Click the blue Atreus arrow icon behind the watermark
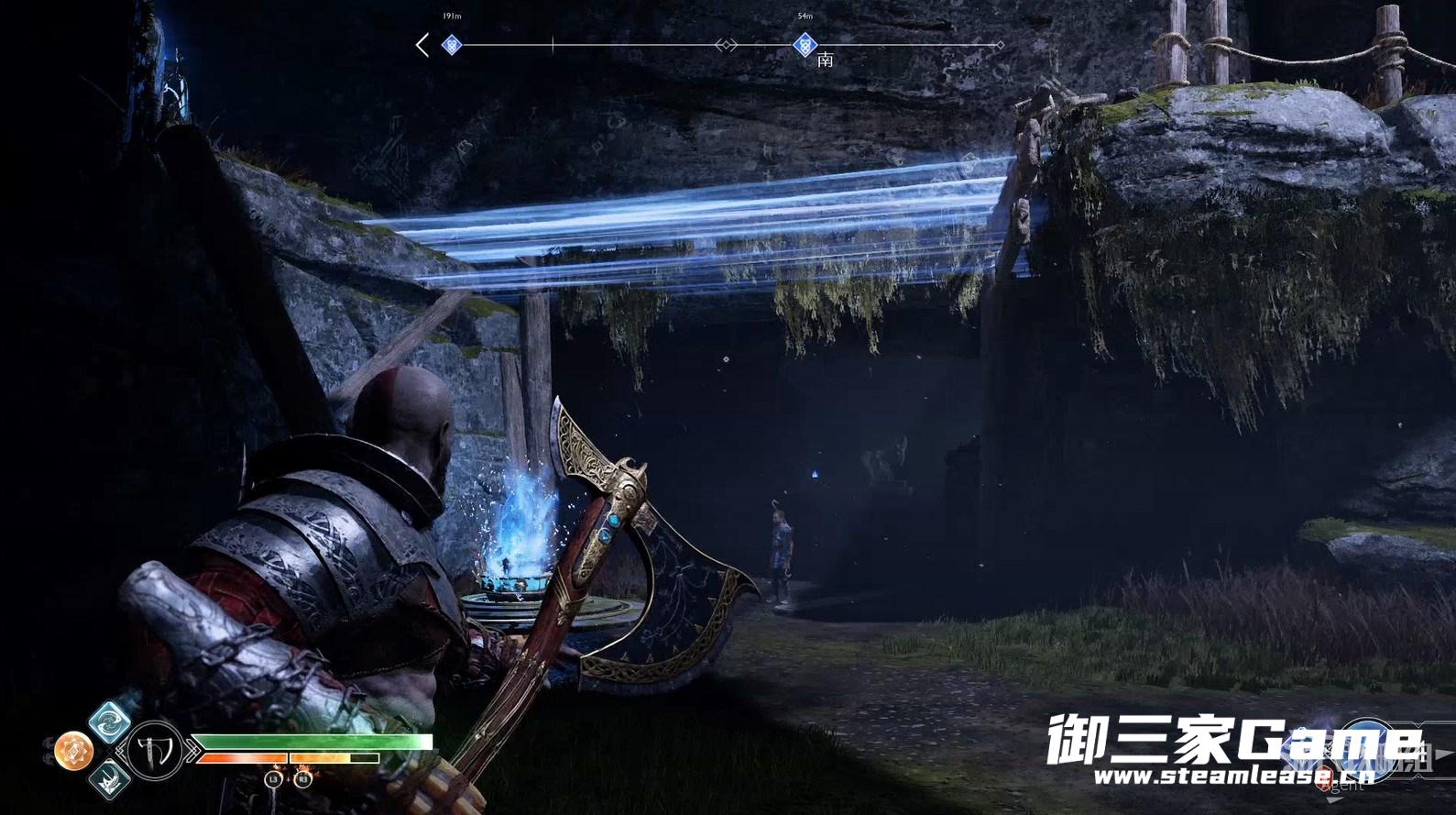The height and width of the screenshot is (815, 1456). tap(1367, 741)
